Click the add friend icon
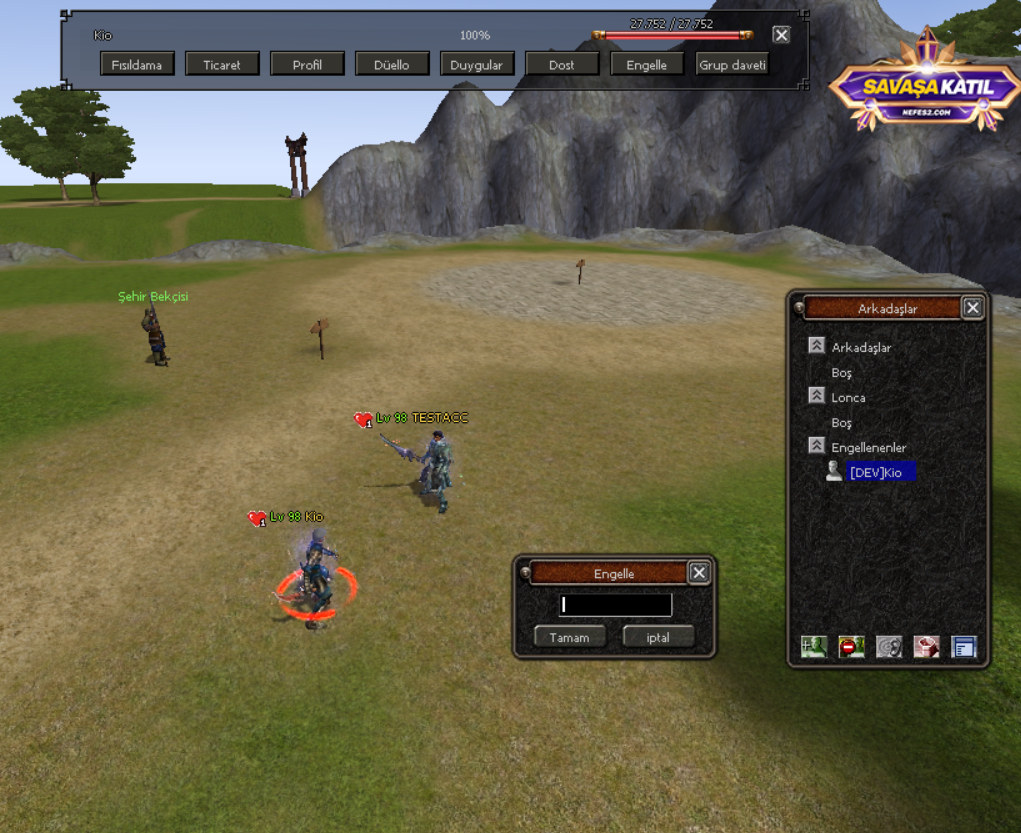This screenshot has height=833, width=1021. point(814,647)
